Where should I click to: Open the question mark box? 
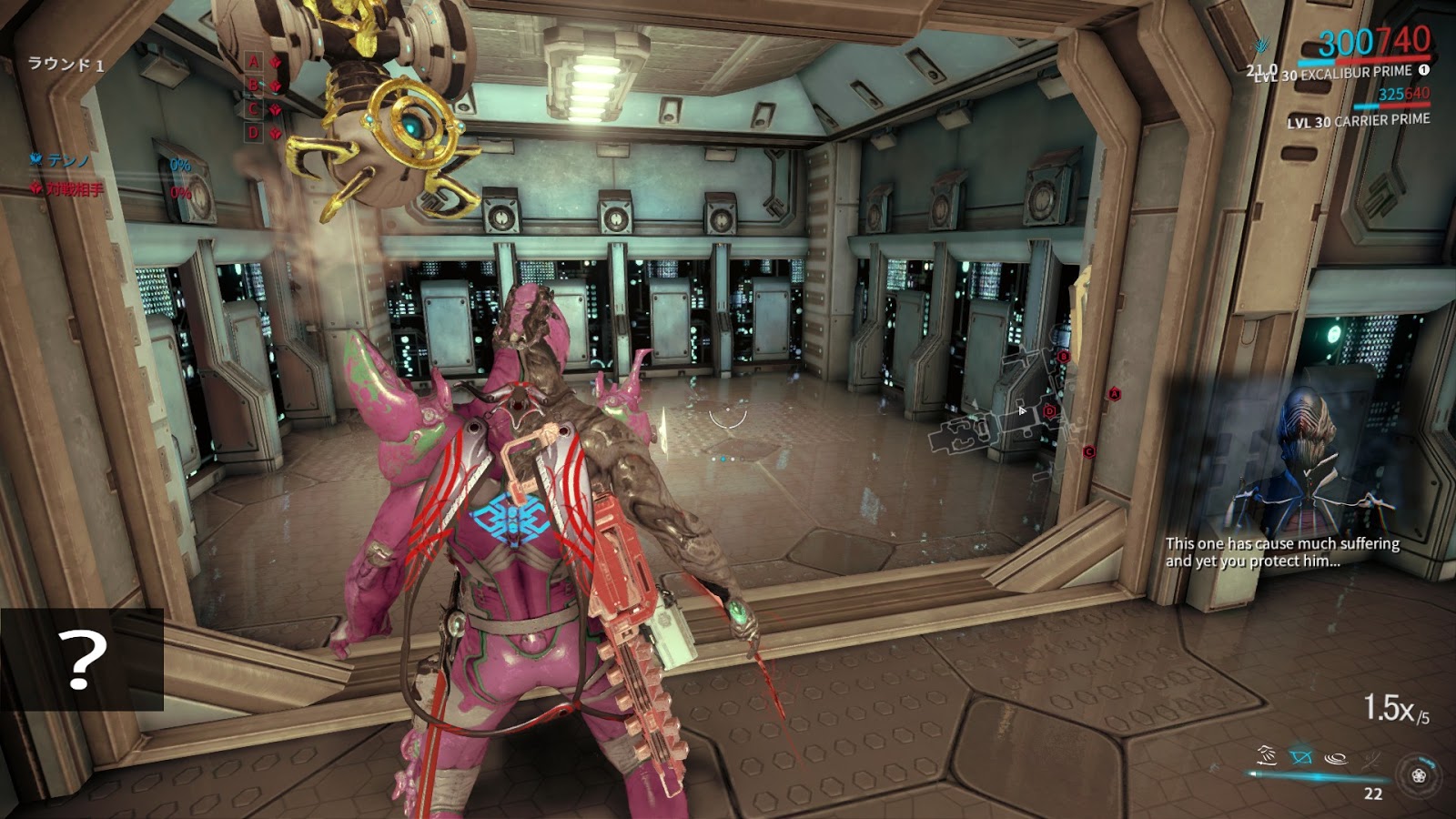click(82, 660)
